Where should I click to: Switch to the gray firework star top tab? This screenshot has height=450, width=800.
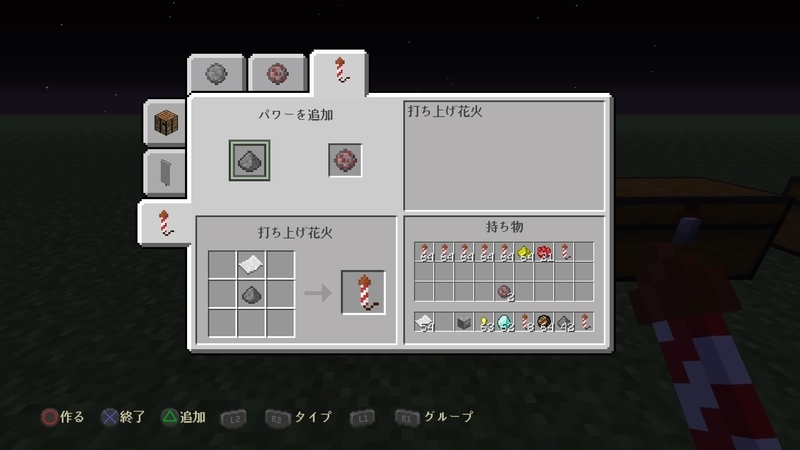[x=216, y=73]
